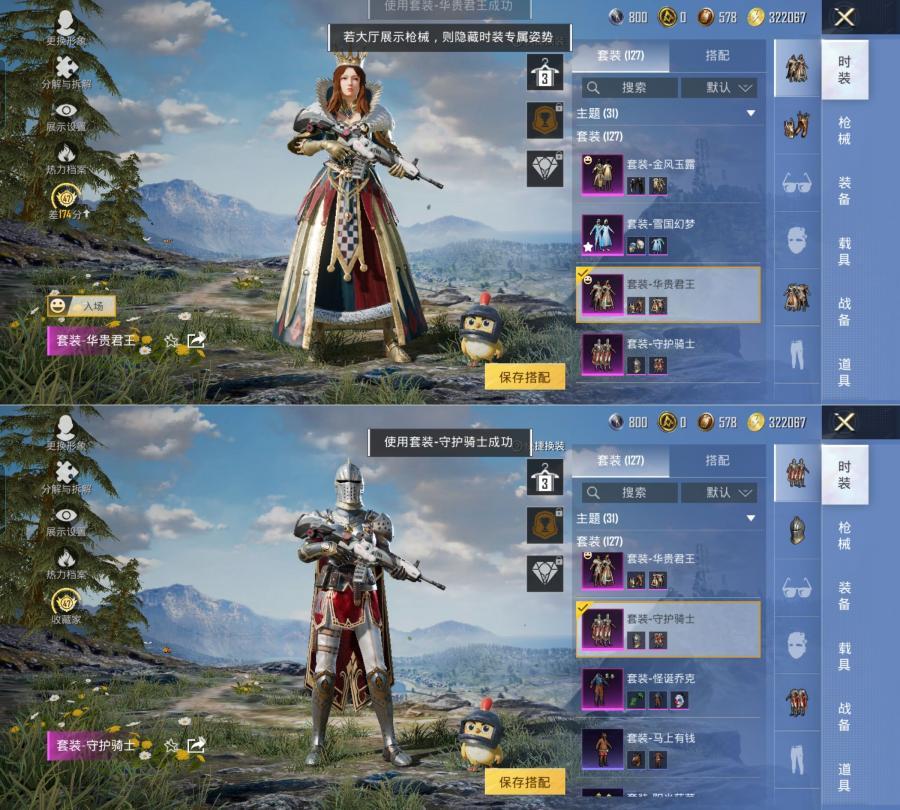
Task: Click the gold-bordered 华贵君王 outfit row
Action: 668,294
